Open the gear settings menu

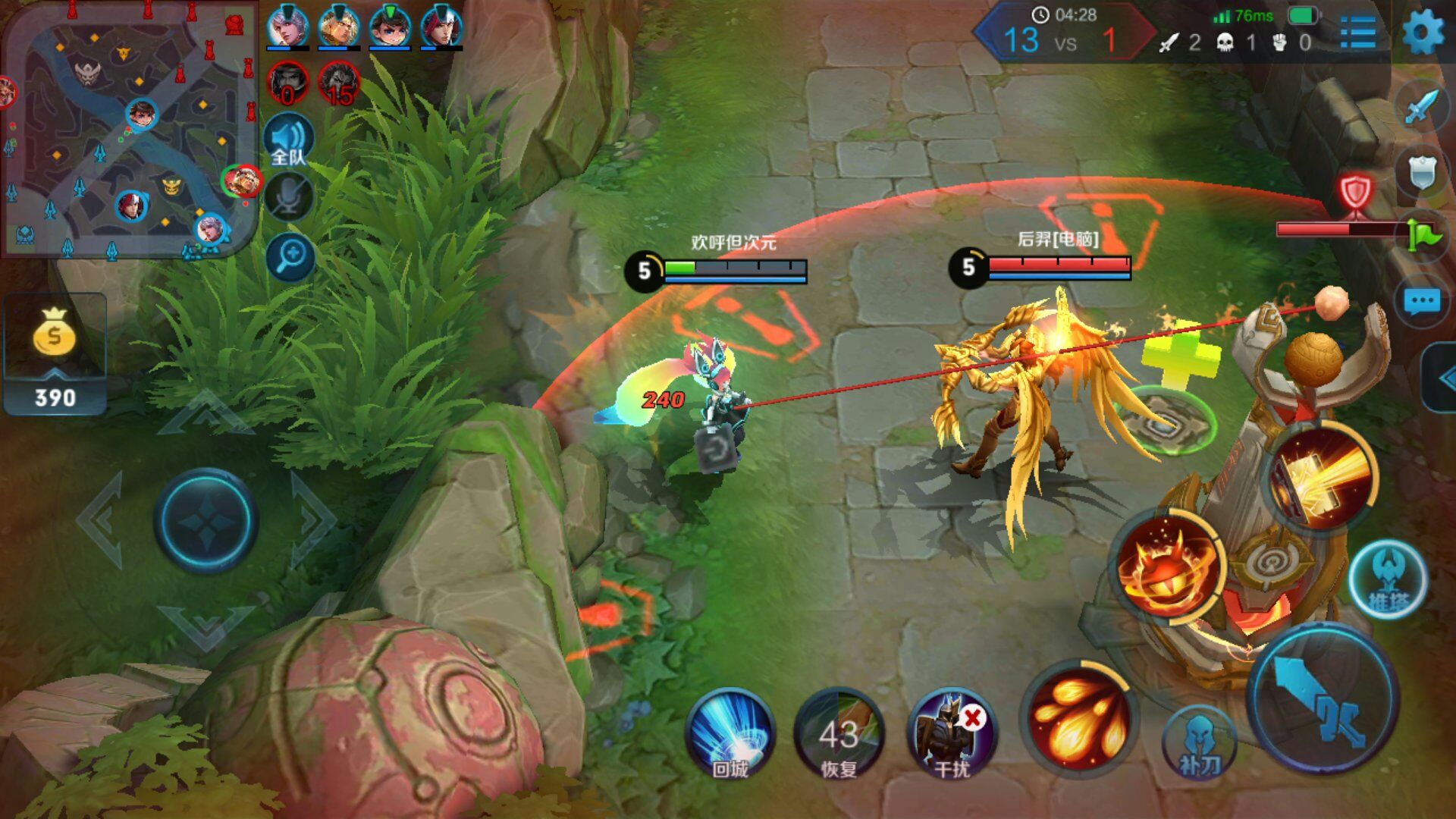tap(1423, 33)
